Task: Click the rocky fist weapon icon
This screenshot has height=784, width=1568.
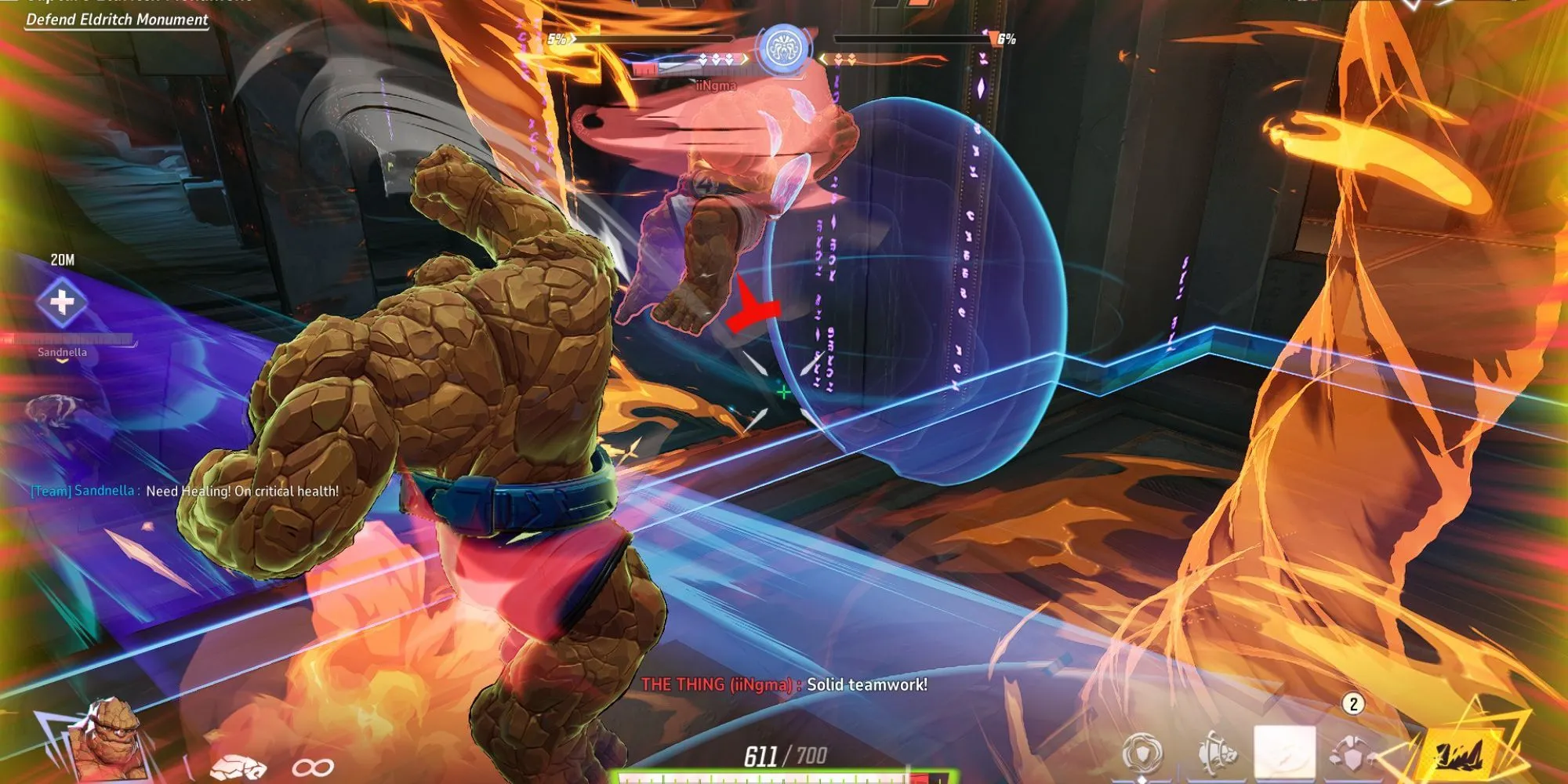Action: (239, 766)
